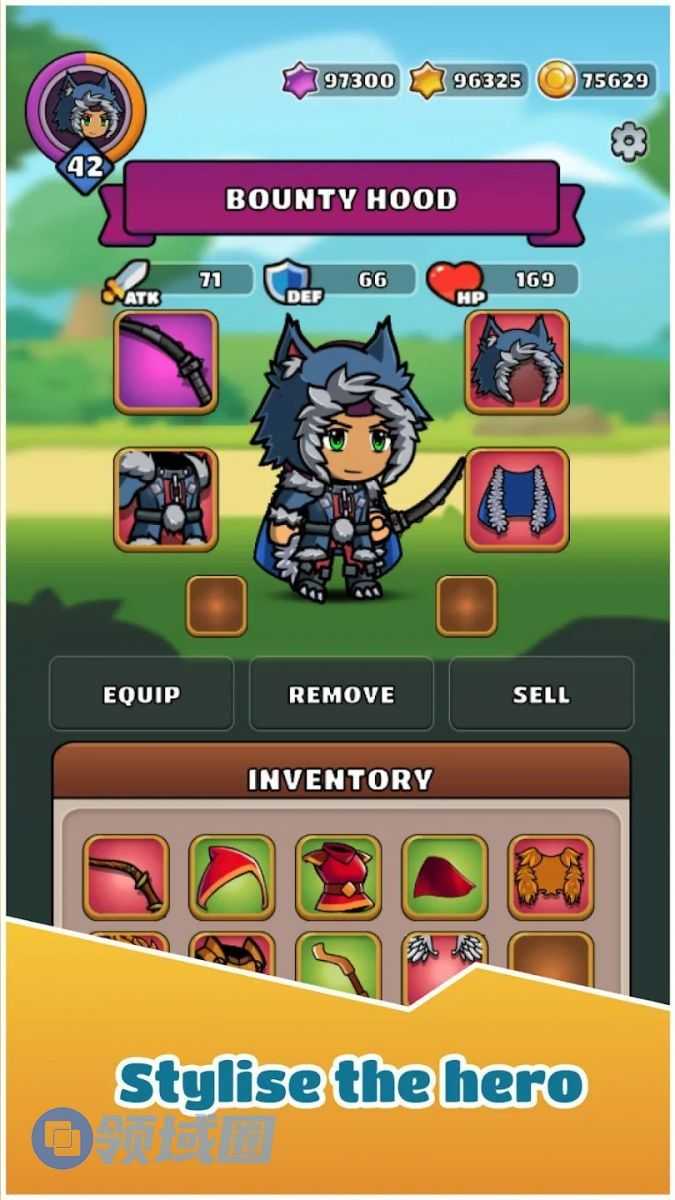Pick the red hood in inventory
The width and height of the screenshot is (675, 1200).
pyautogui.click(x=232, y=877)
